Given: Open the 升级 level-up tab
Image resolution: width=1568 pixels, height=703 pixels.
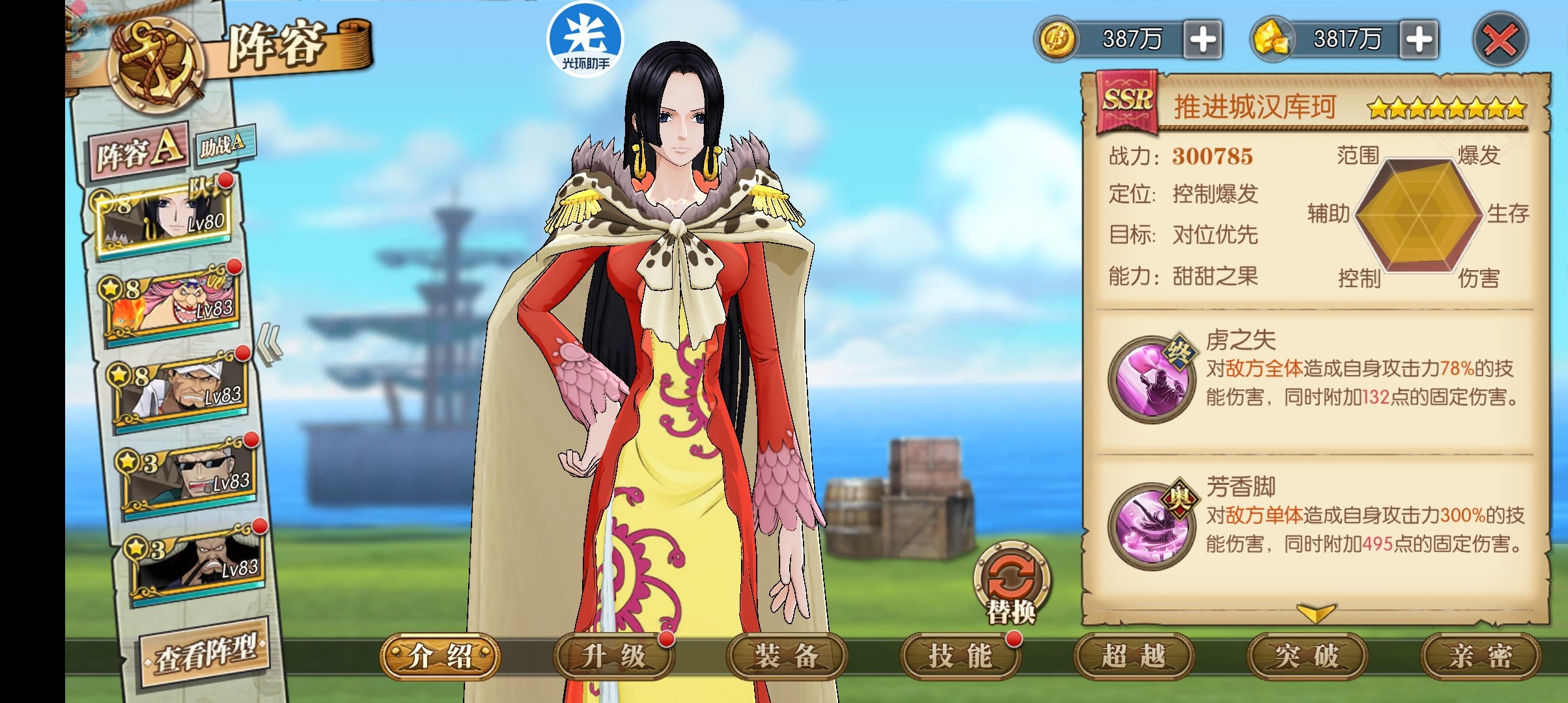Looking at the screenshot, I should coord(613,656).
